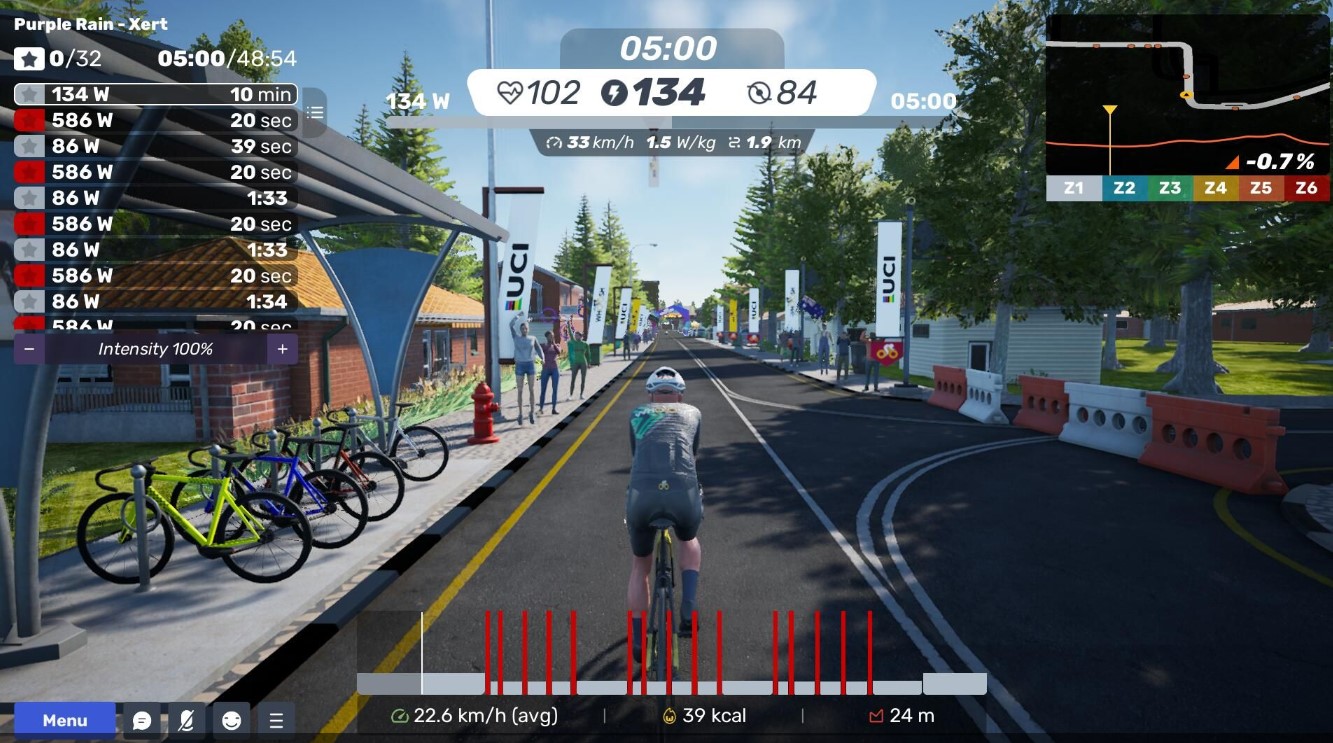Click the minimap route view
Screen dimensions: 1333x743
pyautogui.click(x=1187, y=95)
